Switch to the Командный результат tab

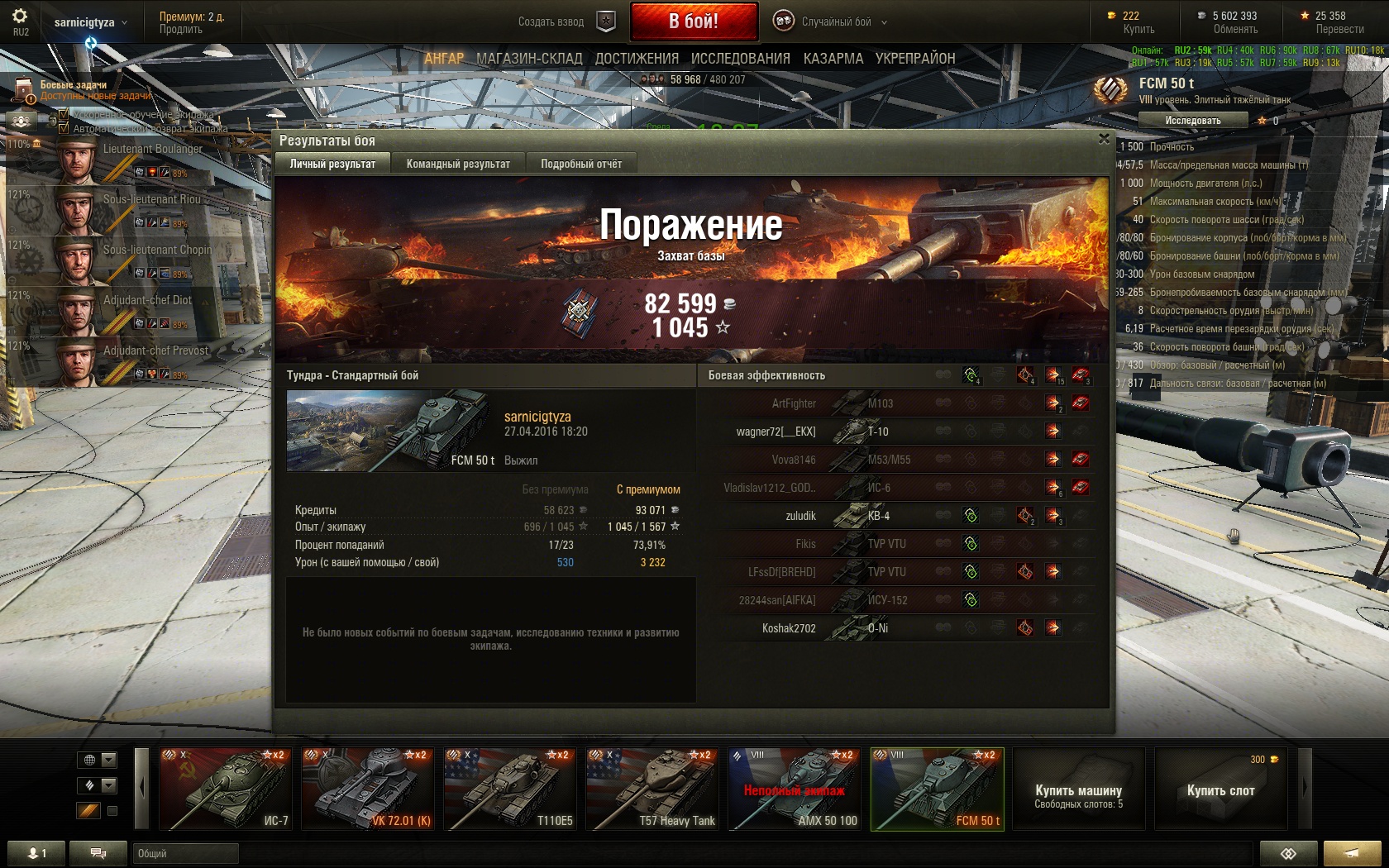coord(458,164)
